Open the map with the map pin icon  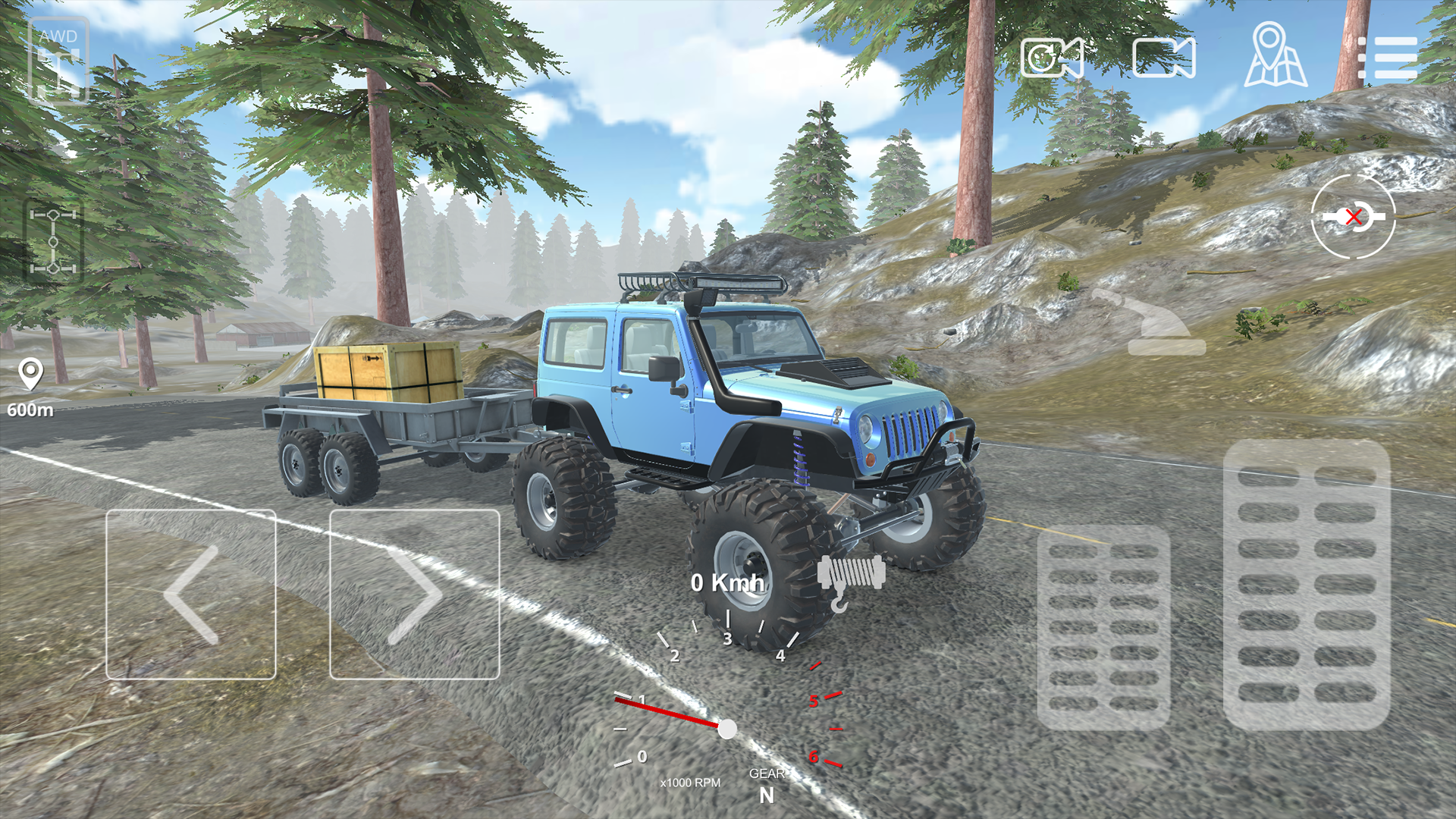(x=1274, y=57)
